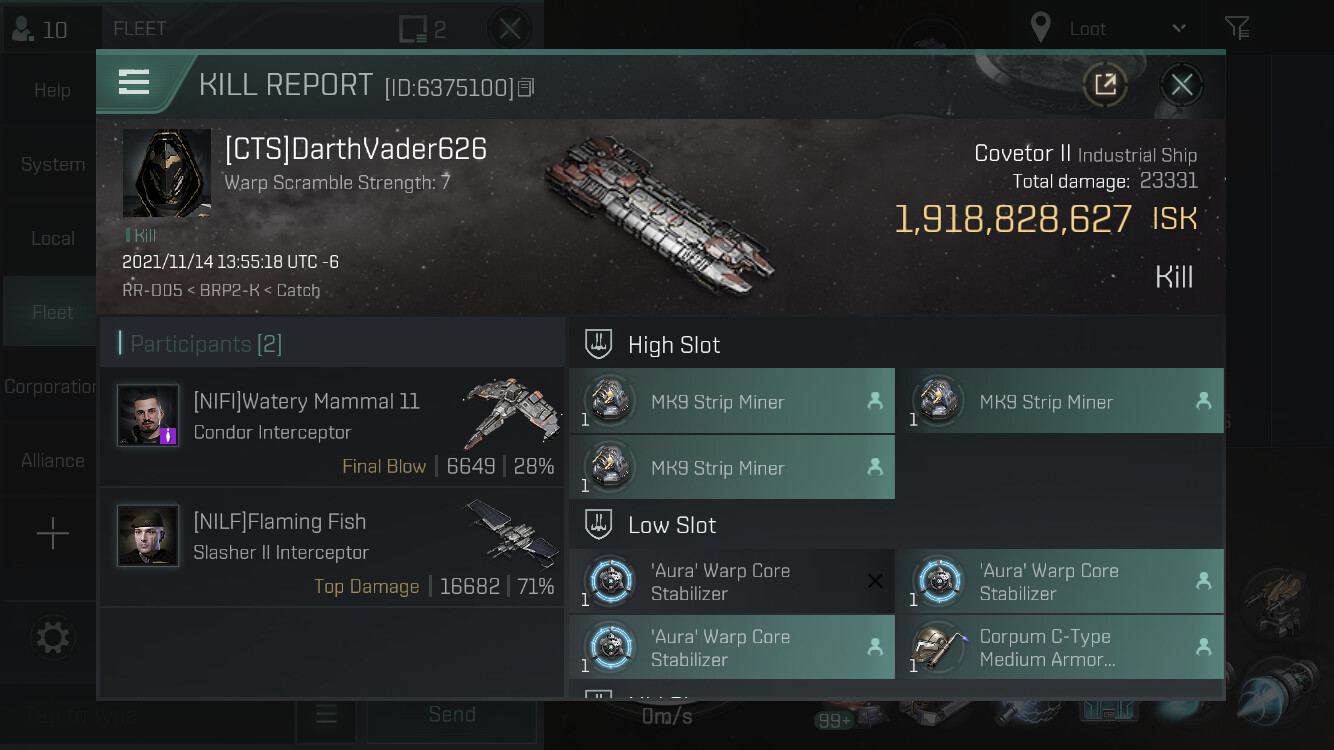Image resolution: width=1334 pixels, height=750 pixels.
Task: Open the Kill Report hamburger menu
Action: [134, 83]
